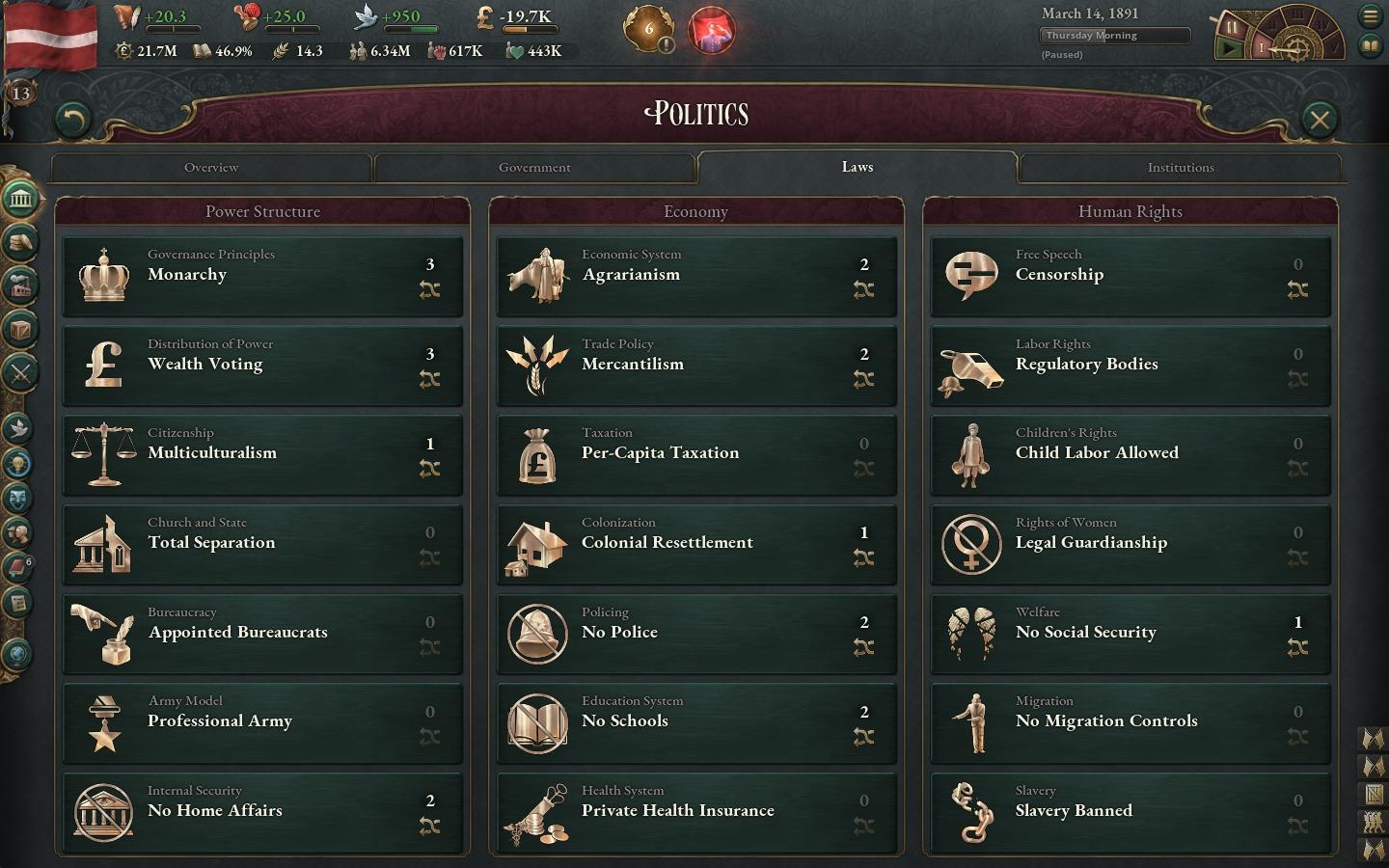This screenshot has width=1389, height=868.
Task: Switch to the Overview tab
Action: [x=211, y=168]
